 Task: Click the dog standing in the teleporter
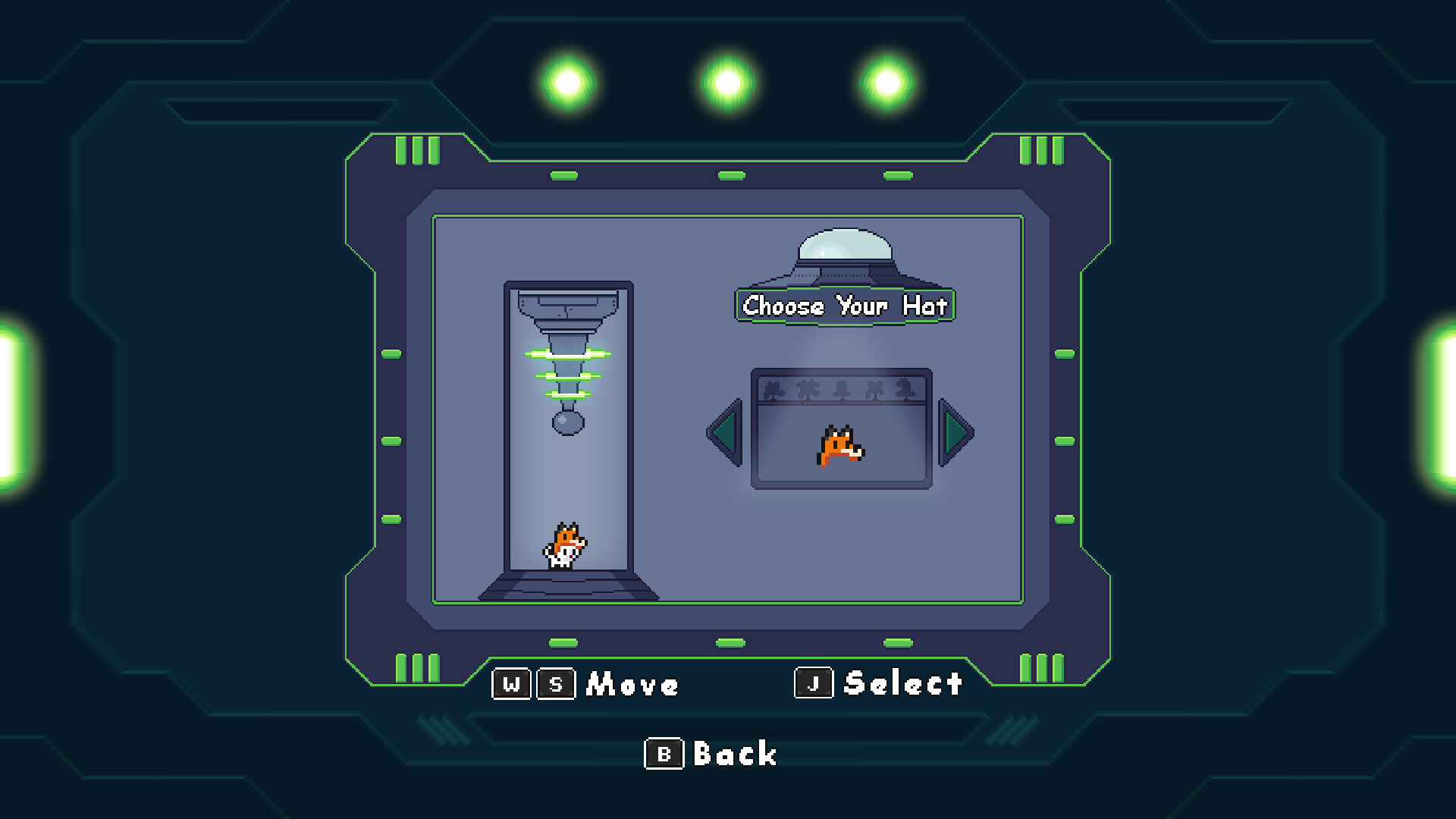pyautogui.click(x=565, y=546)
